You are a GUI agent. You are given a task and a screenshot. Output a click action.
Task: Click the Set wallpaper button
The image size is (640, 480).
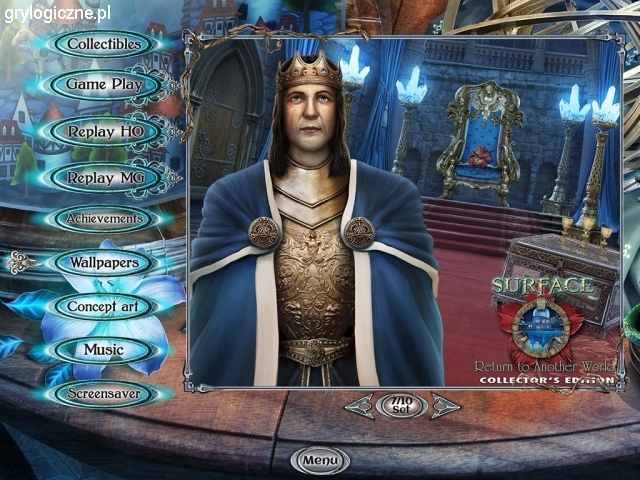(402, 405)
